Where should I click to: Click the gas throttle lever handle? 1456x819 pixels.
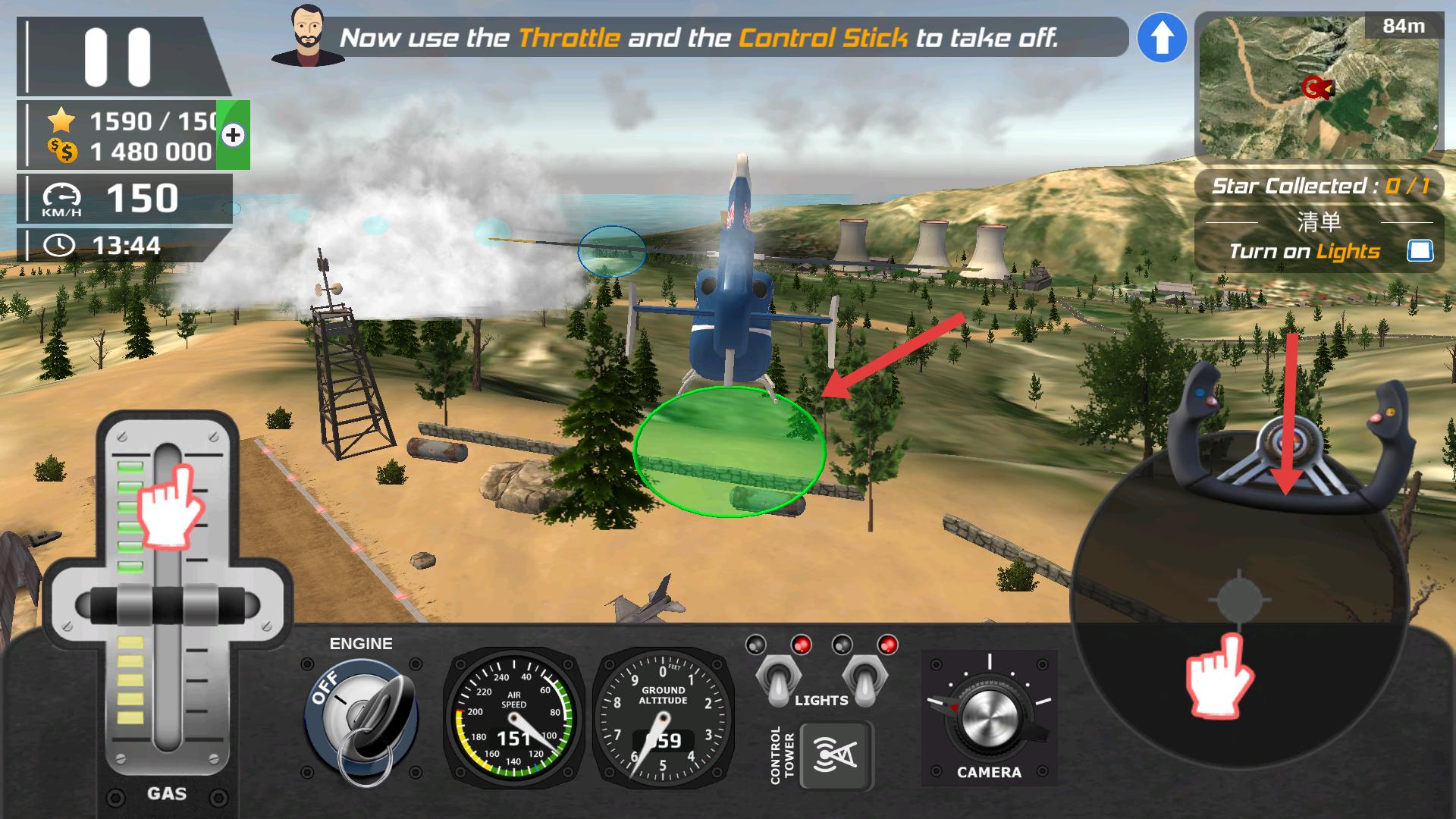click(x=168, y=606)
